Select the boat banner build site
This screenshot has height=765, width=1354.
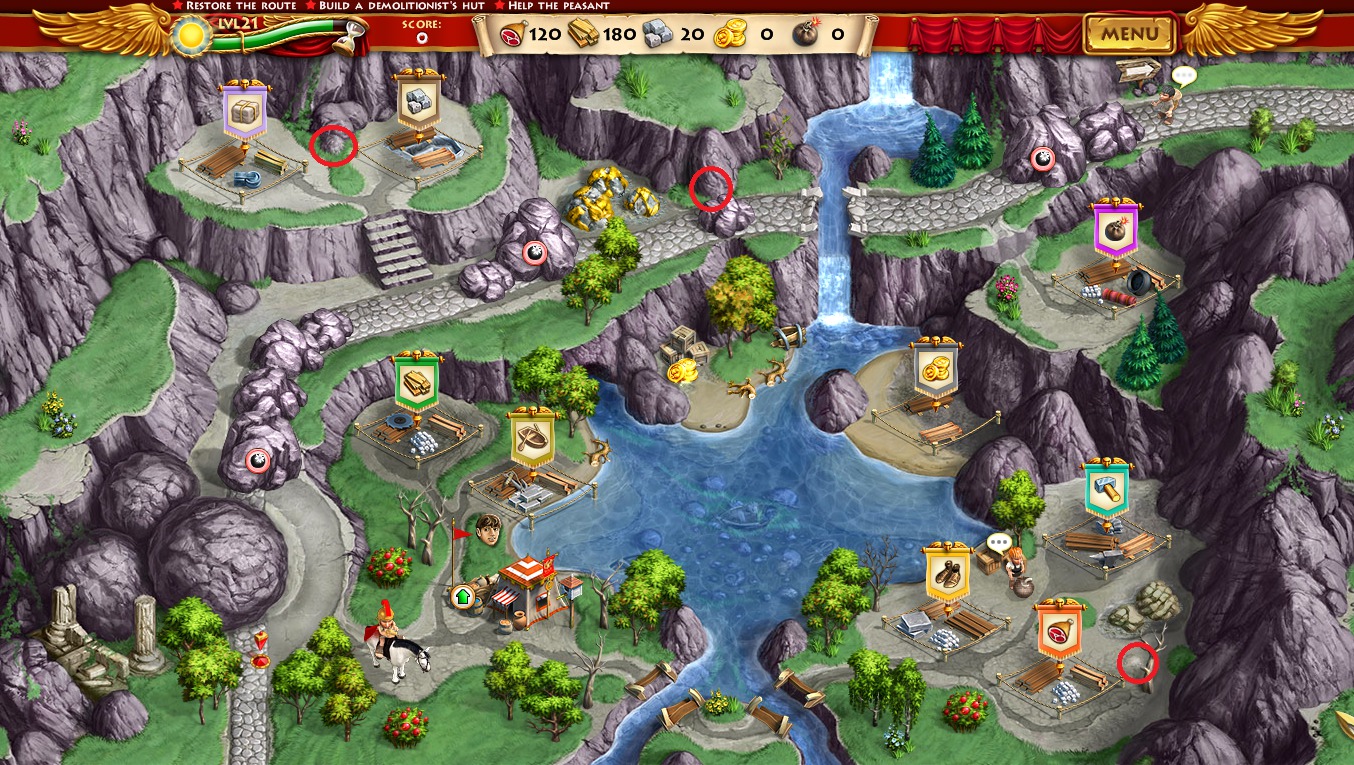click(532, 438)
